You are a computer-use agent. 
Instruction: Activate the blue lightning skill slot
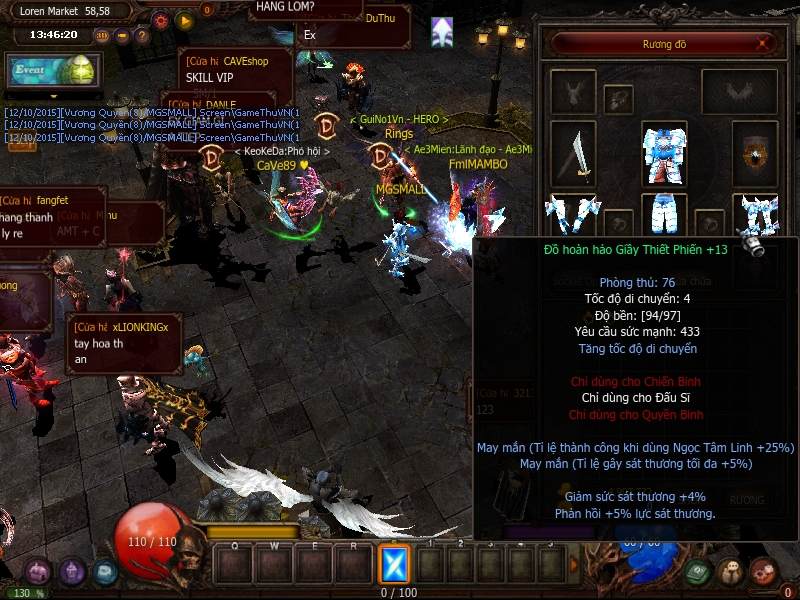click(x=395, y=565)
